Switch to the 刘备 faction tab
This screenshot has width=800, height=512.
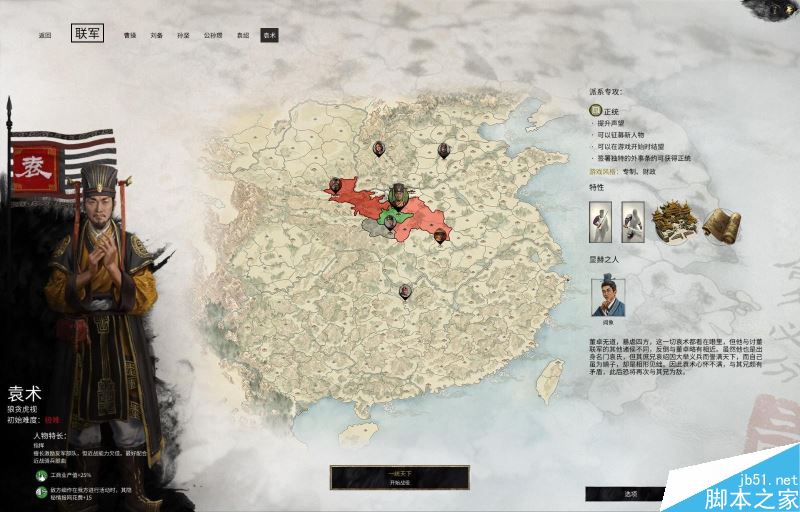click(157, 35)
